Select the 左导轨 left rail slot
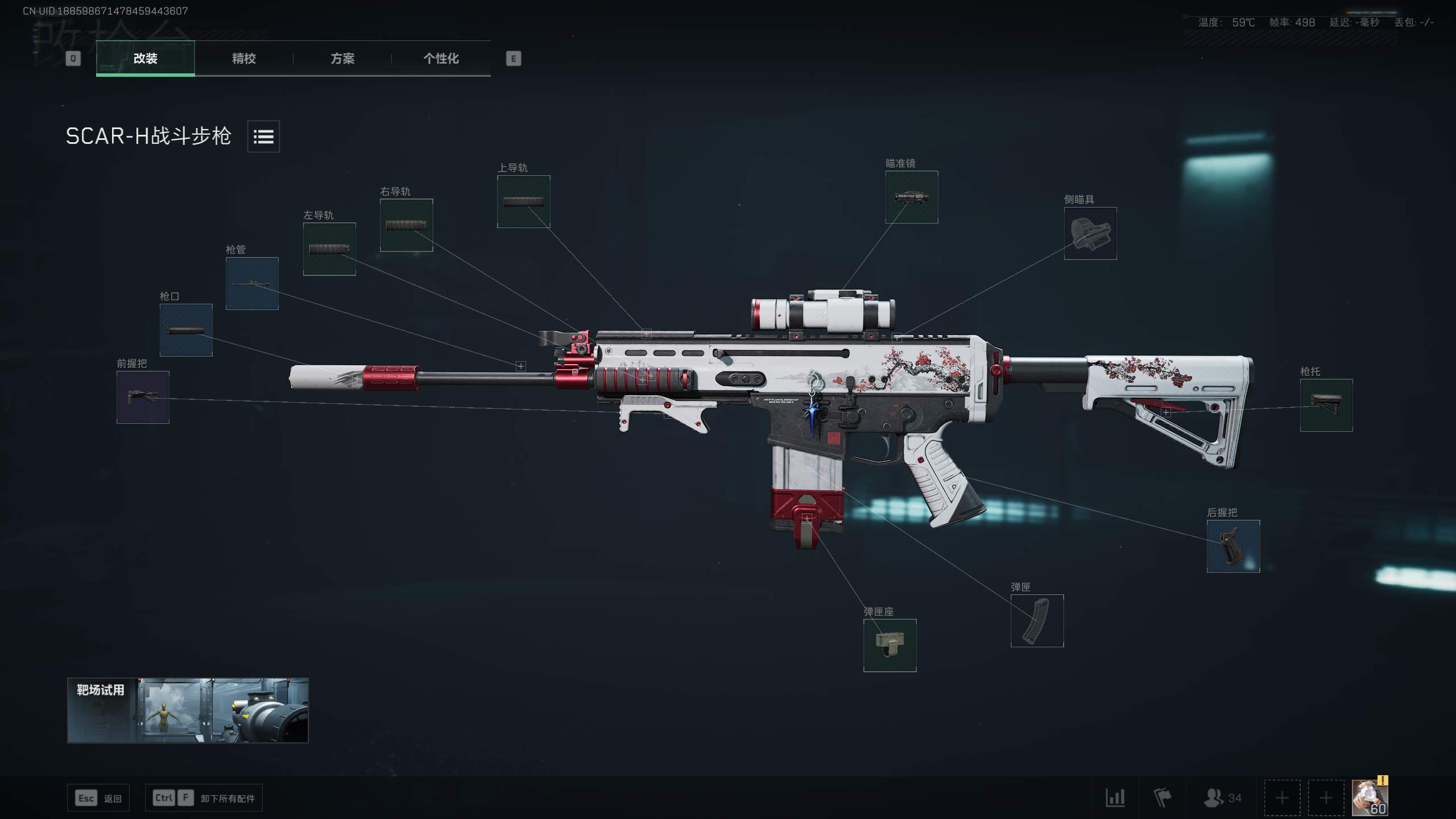 coord(329,249)
